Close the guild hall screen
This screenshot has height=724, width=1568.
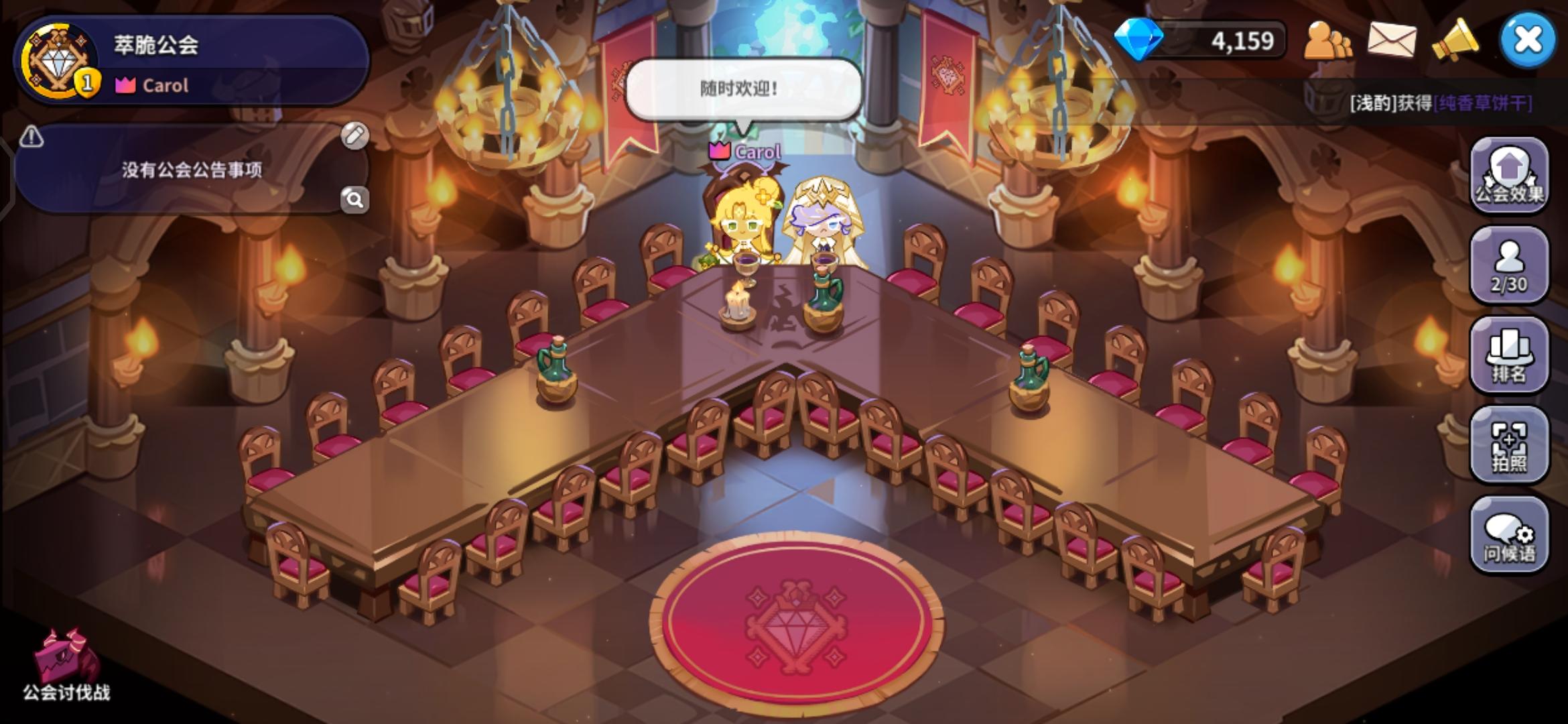pyautogui.click(x=1528, y=38)
